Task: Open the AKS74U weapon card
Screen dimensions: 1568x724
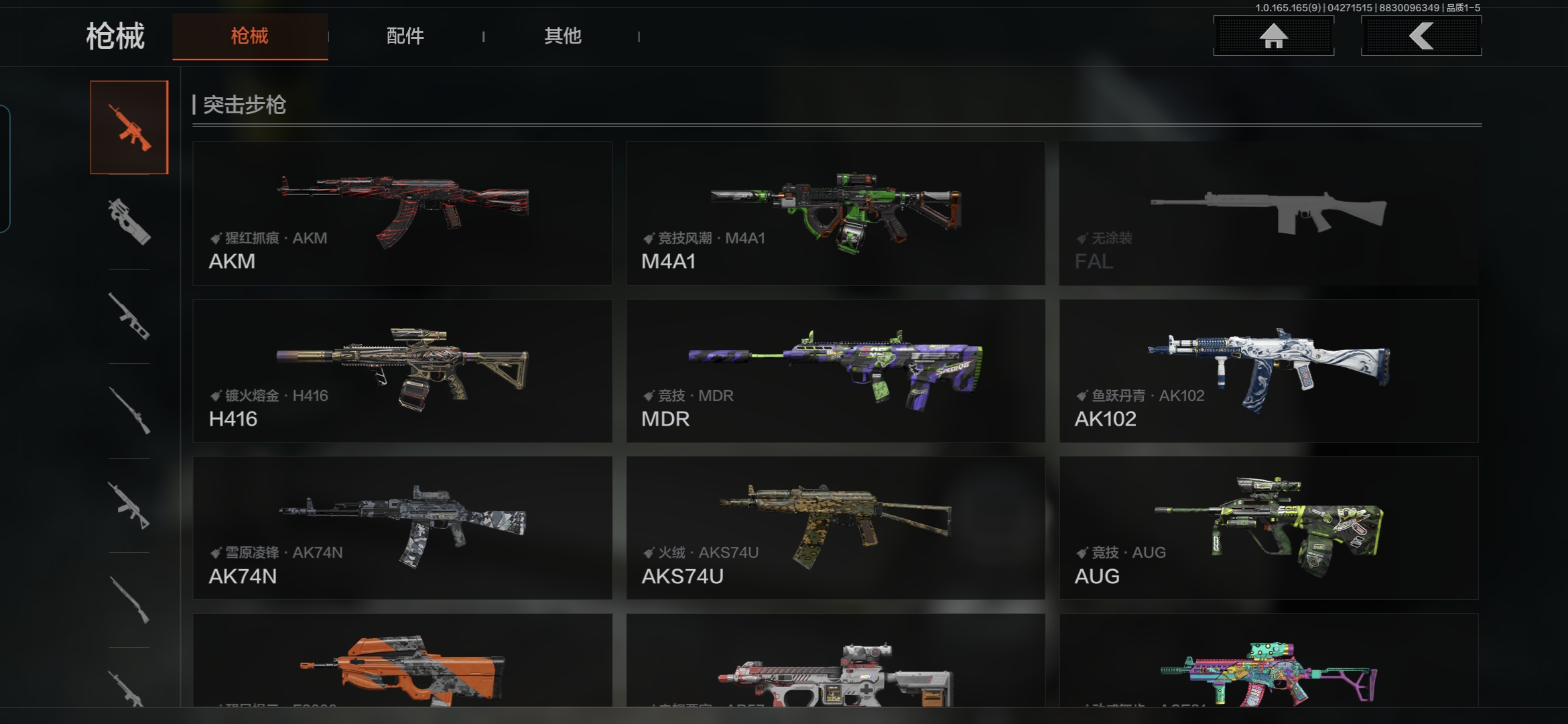Action: [x=836, y=528]
